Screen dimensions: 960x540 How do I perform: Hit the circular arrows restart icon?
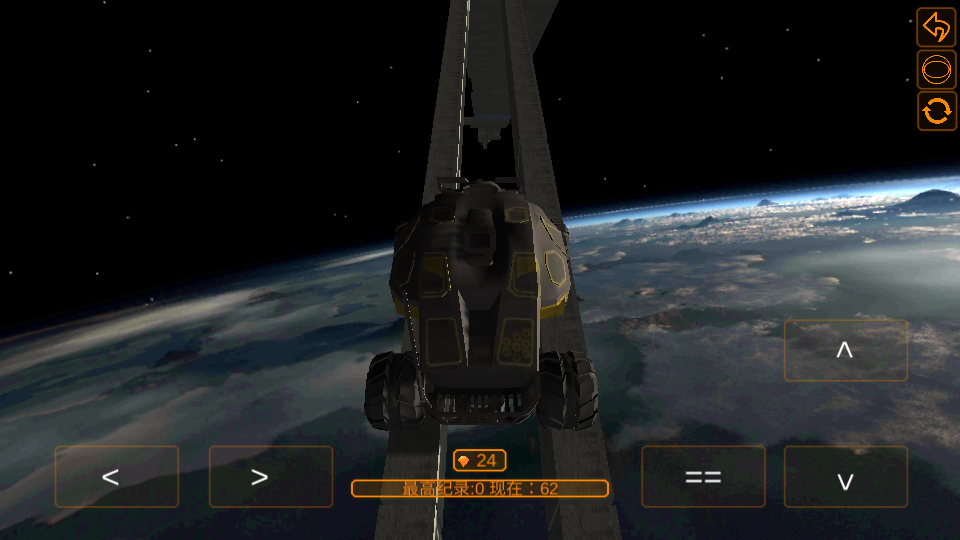click(937, 111)
